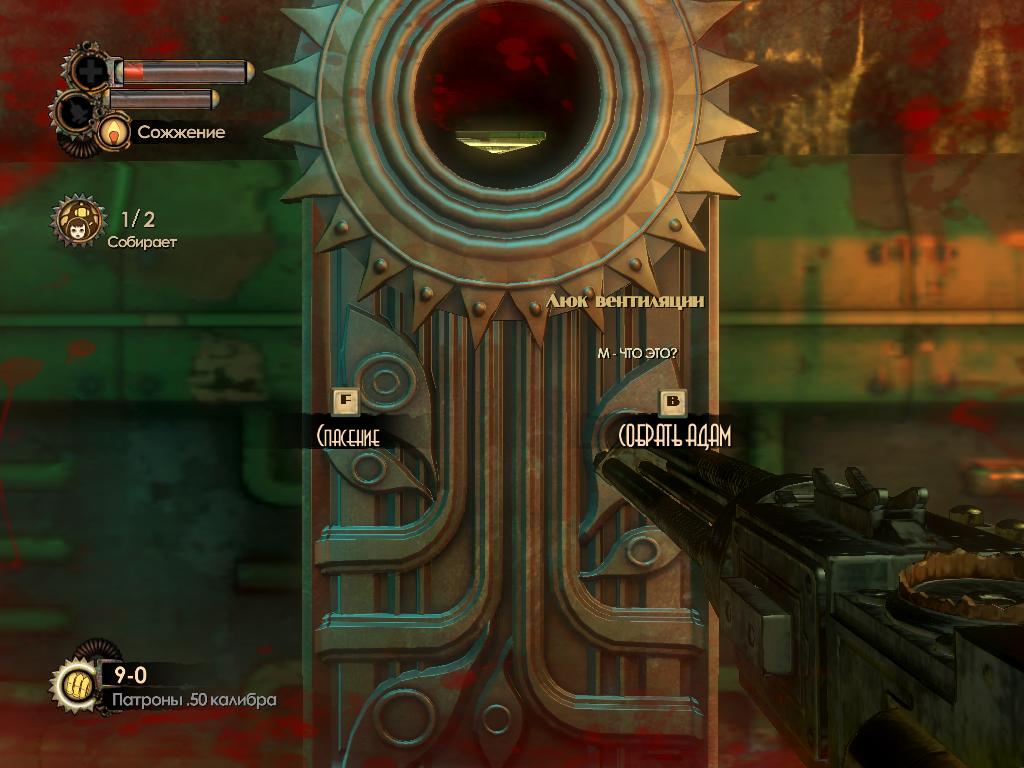The width and height of the screenshot is (1024, 768).
Task: Select the .50 caliber ammo gear icon
Action: pyautogui.click(x=74, y=685)
